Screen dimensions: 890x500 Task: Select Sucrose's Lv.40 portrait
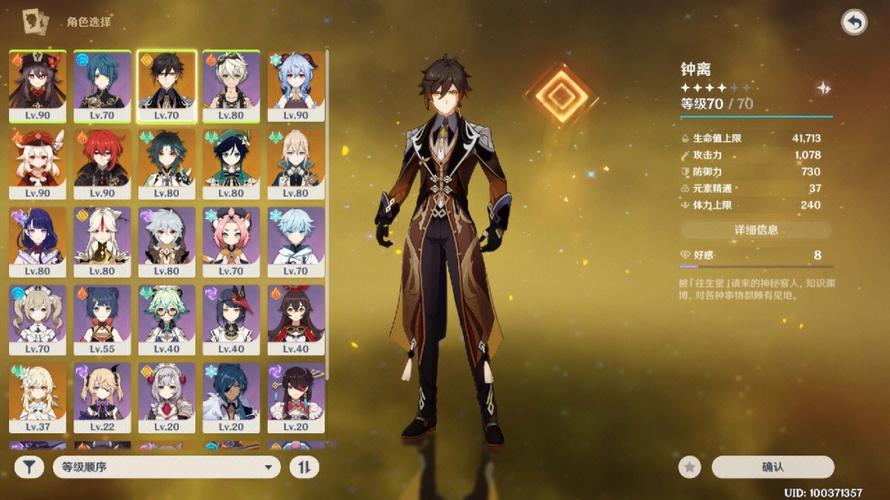pyautogui.click(x=167, y=320)
